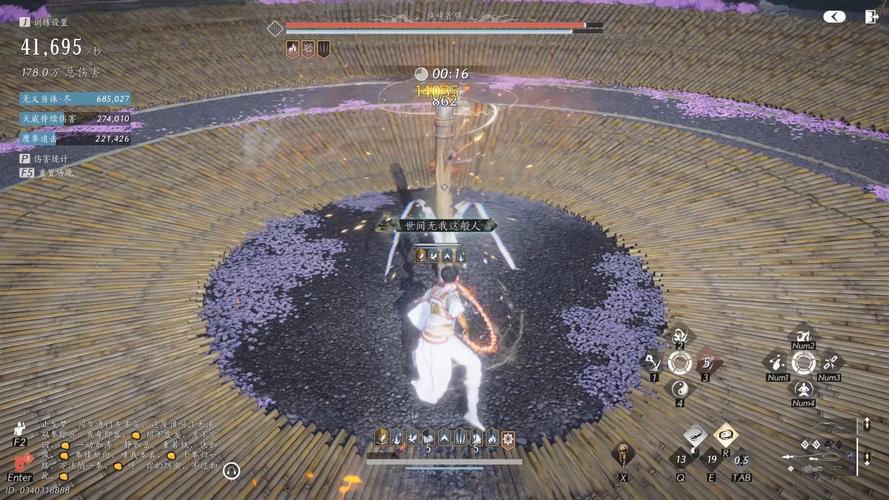Use the reddish skill in slot 3
889x500 pixels.
click(706, 362)
